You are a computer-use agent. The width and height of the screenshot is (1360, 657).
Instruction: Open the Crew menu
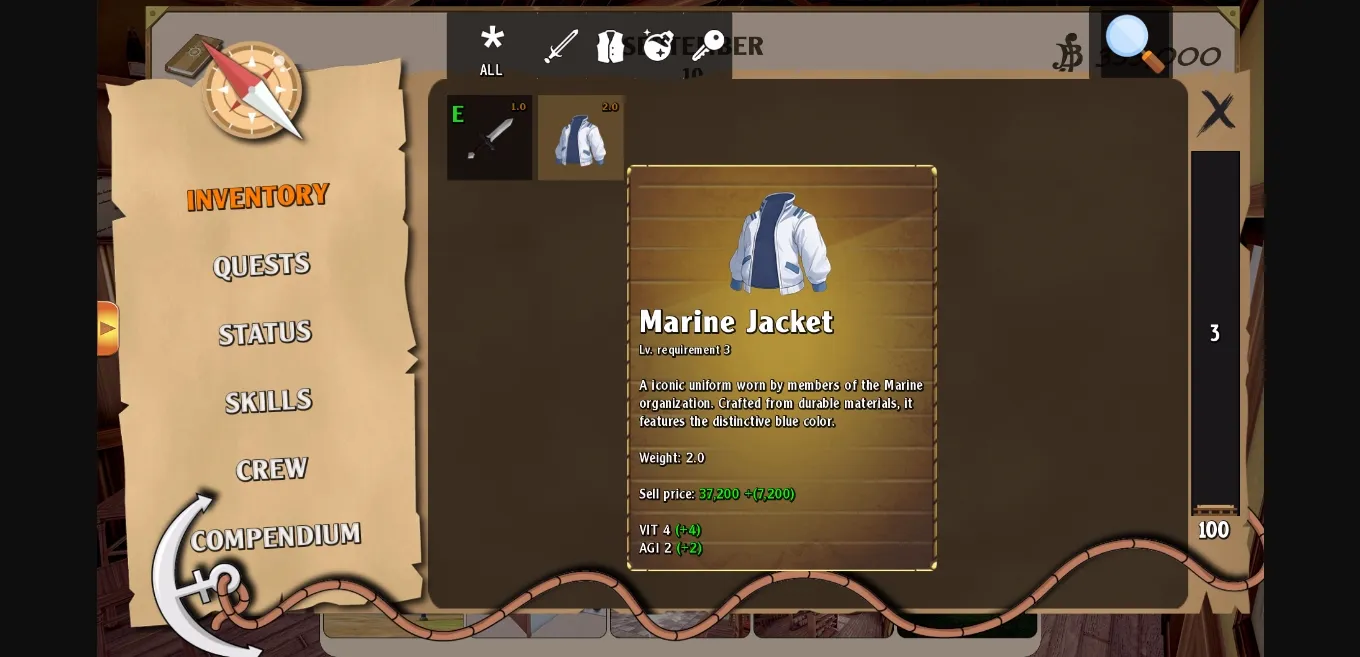coord(271,469)
